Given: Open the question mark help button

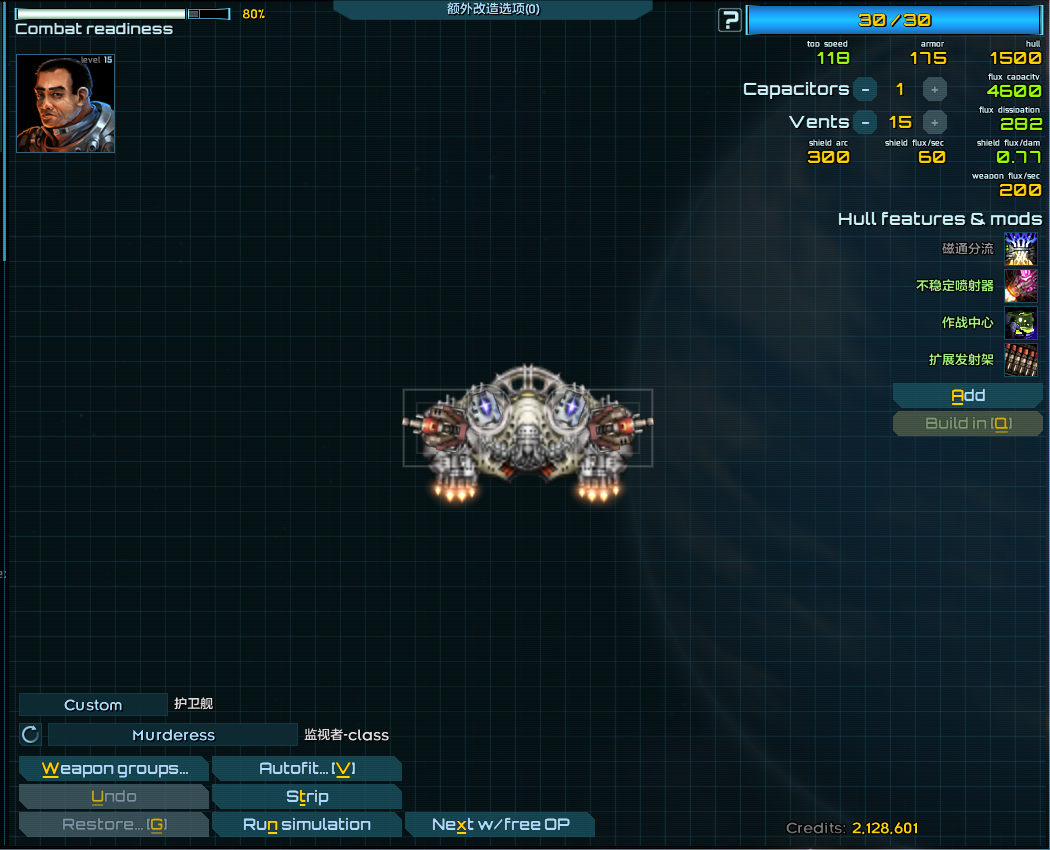Looking at the screenshot, I should (x=731, y=20).
